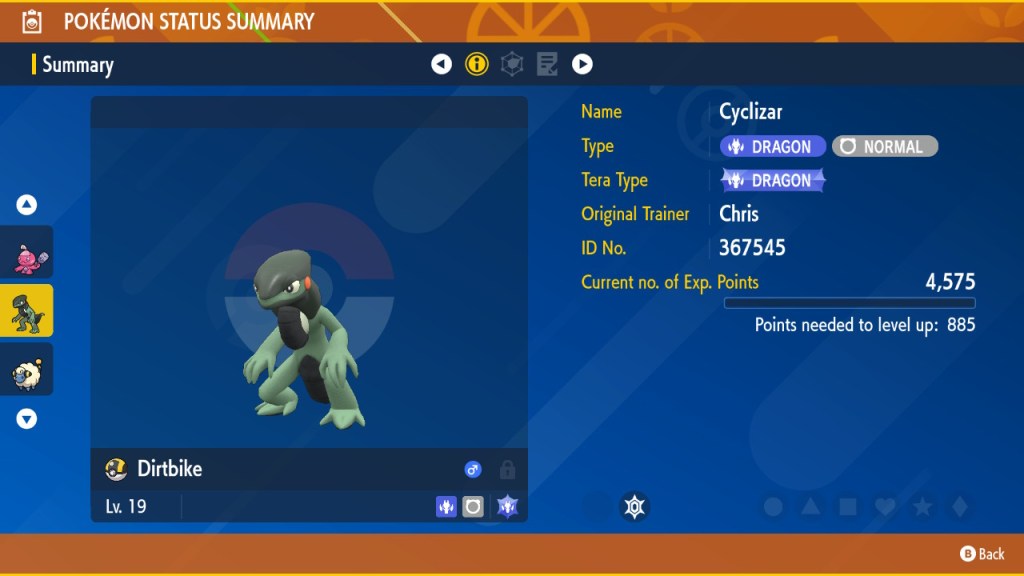
Task: View the Mareep party slot
Action: (27, 370)
